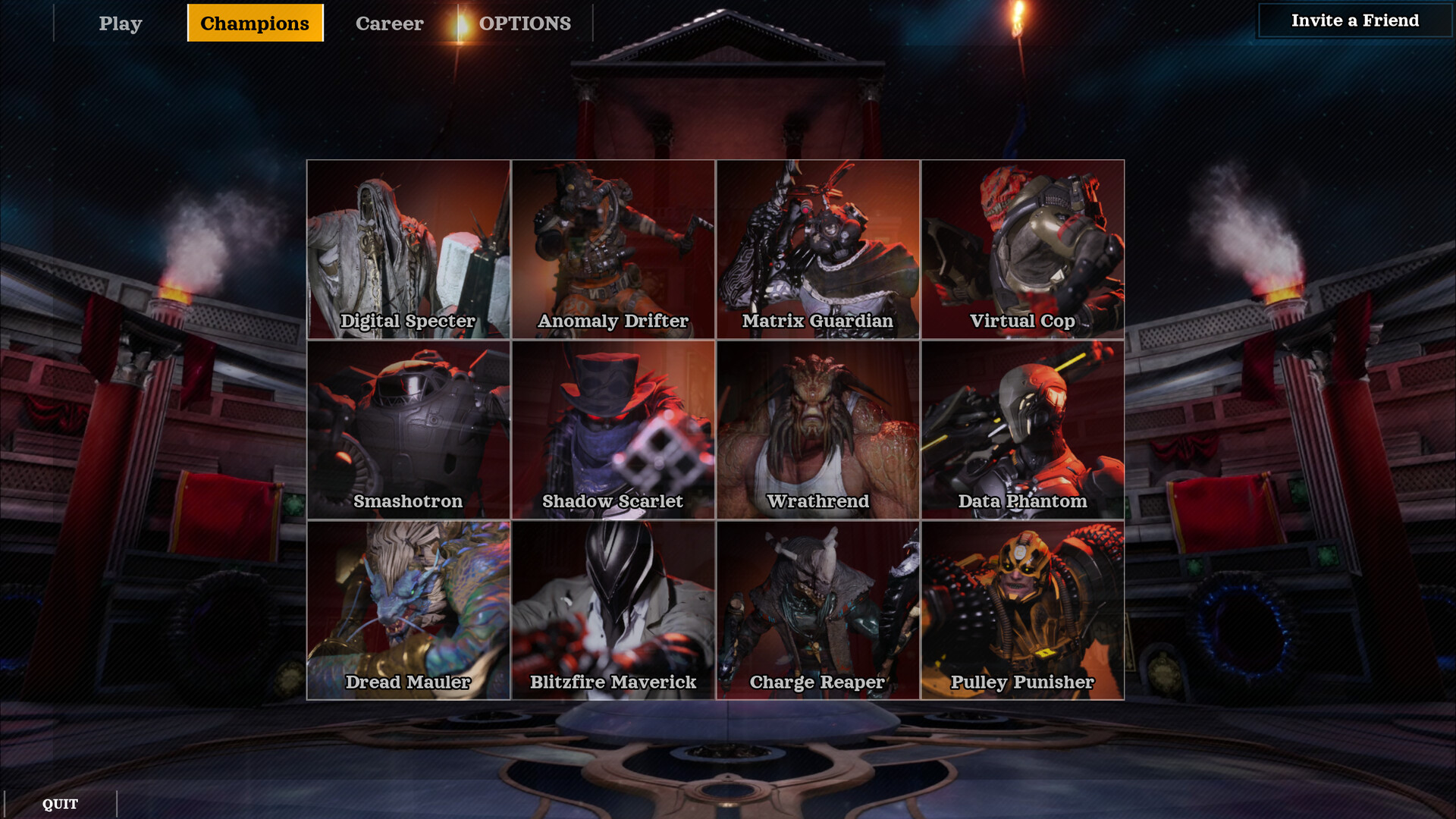This screenshot has height=819, width=1456.
Task: Pick the Charge Reaper champion
Action: point(818,610)
